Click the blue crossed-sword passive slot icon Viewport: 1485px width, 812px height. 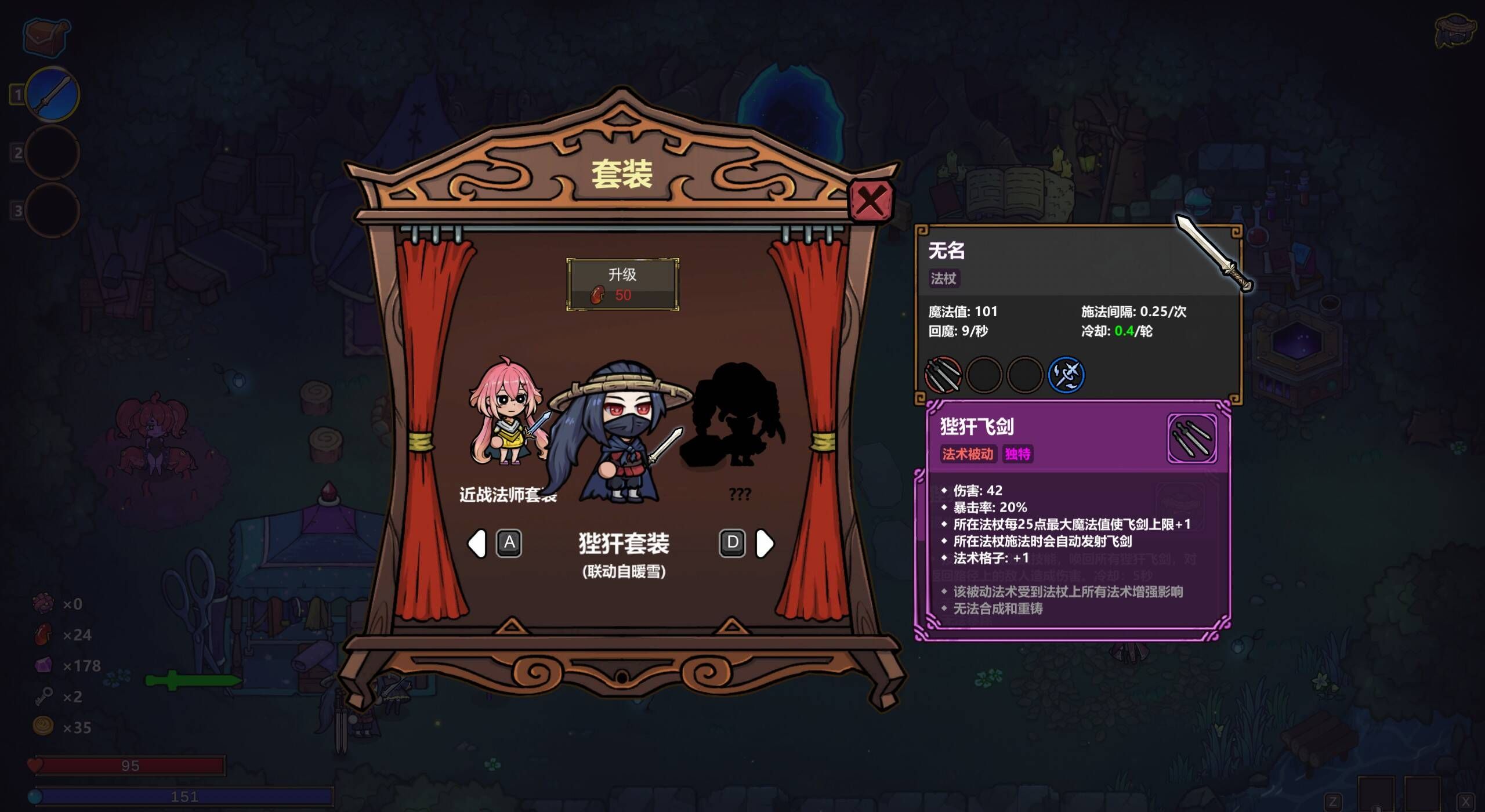pyautogui.click(x=1067, y=375)
